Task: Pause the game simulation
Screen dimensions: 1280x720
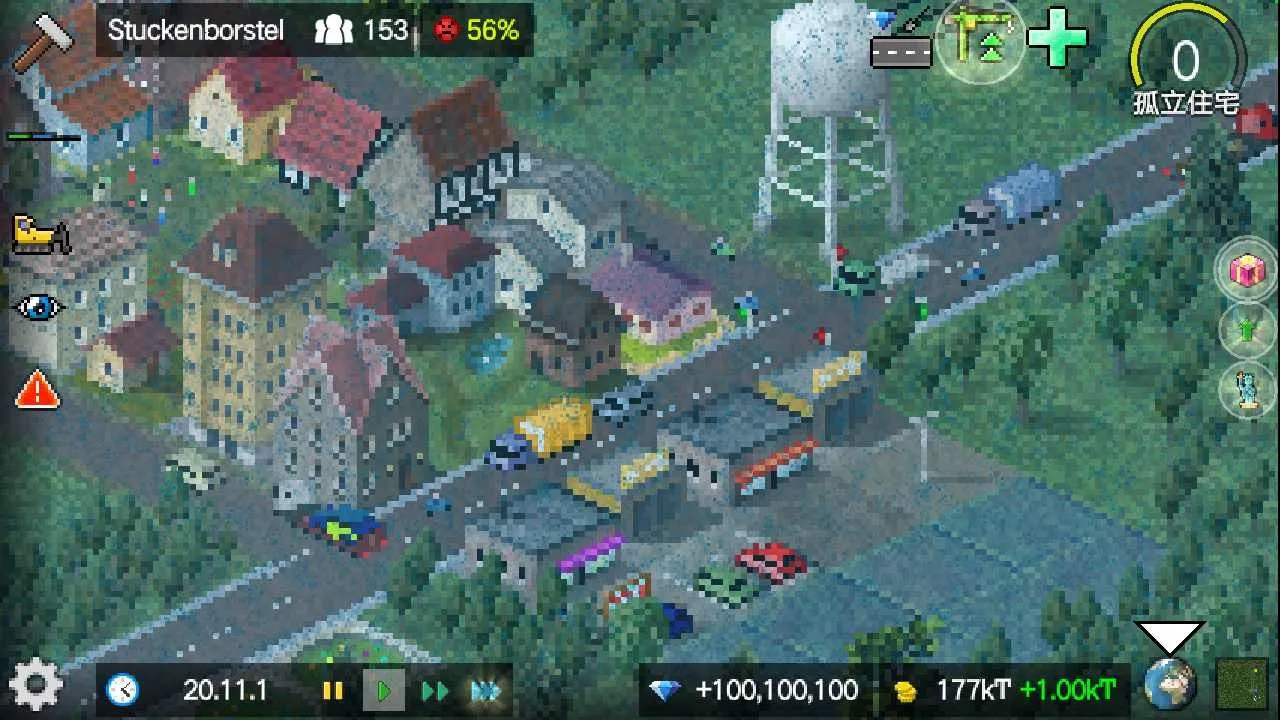Action: (333, 689)
